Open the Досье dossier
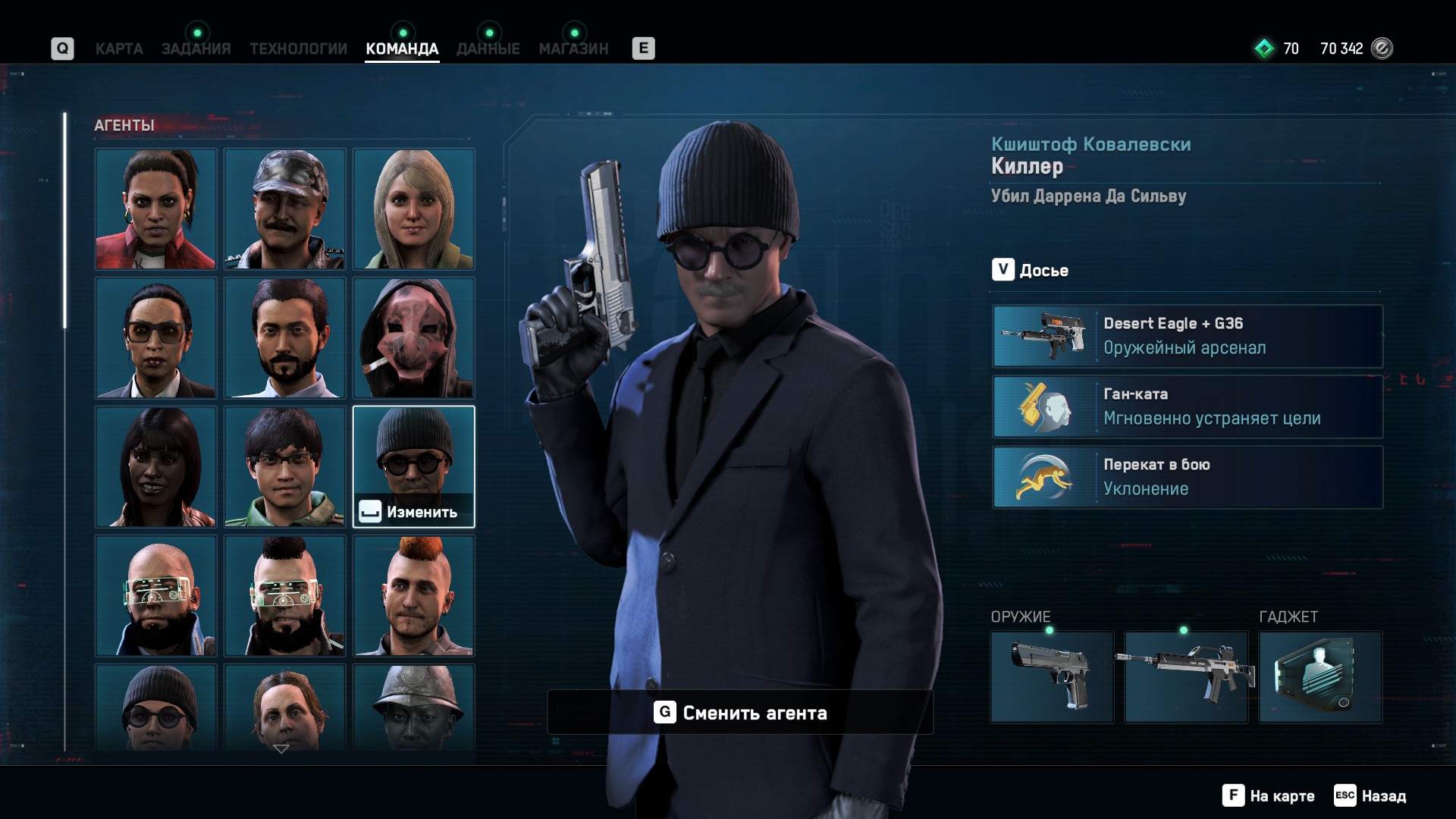1456x819 pixels. click(1031, 270)
